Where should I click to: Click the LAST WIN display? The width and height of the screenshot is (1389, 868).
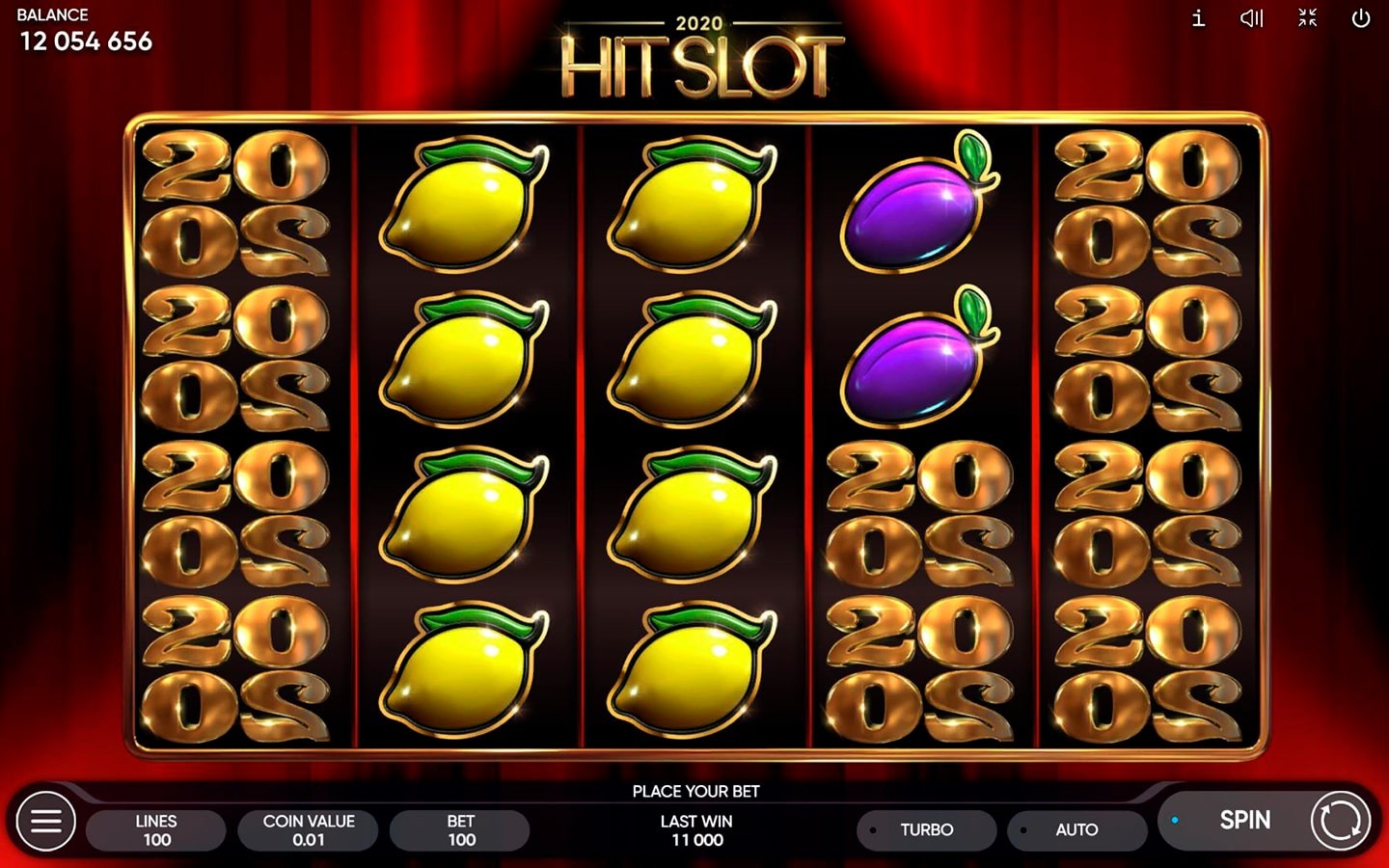pyautogui.click(x=696, y=830)
